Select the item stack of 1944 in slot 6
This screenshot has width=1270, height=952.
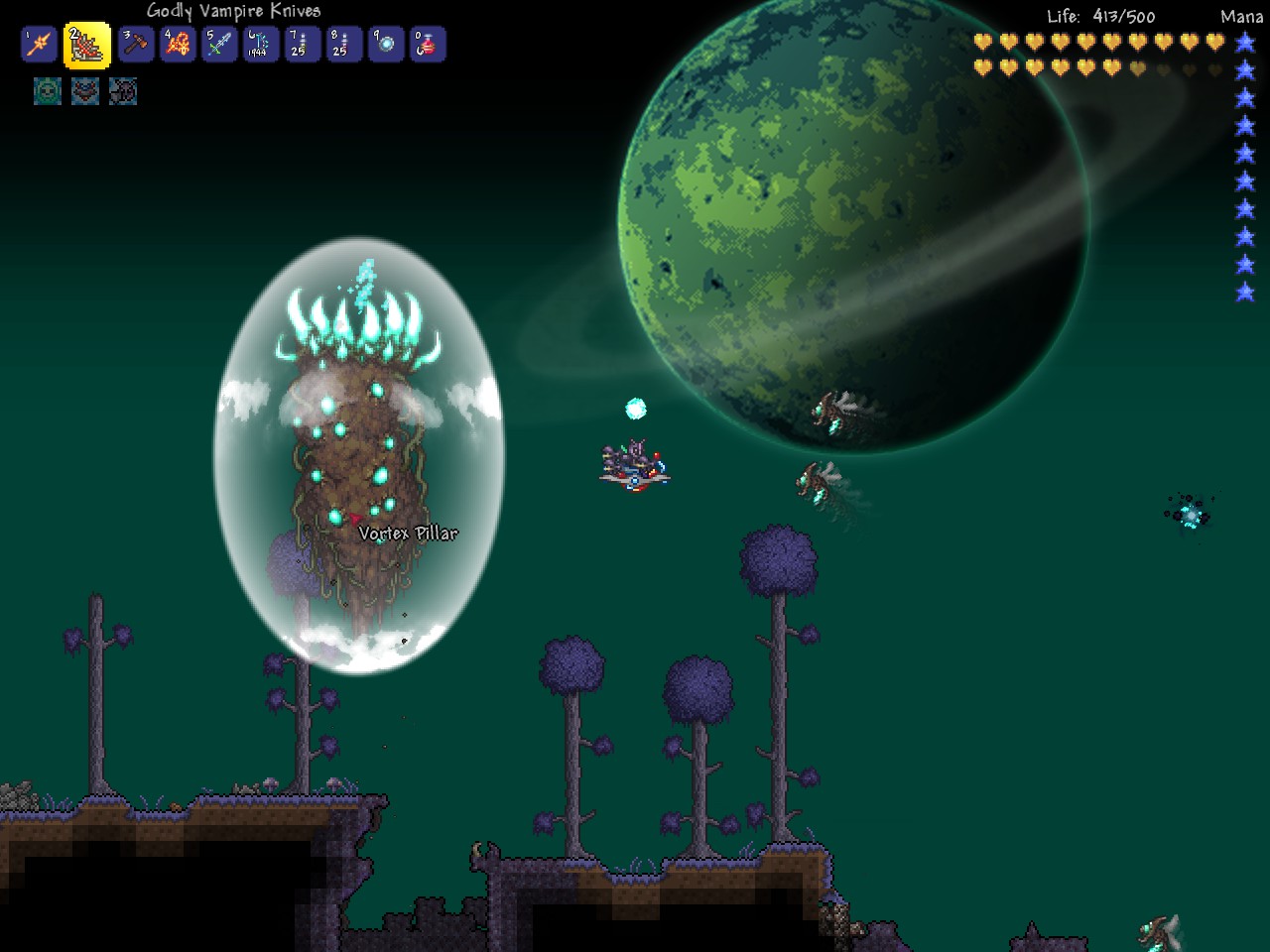(261, 45)
